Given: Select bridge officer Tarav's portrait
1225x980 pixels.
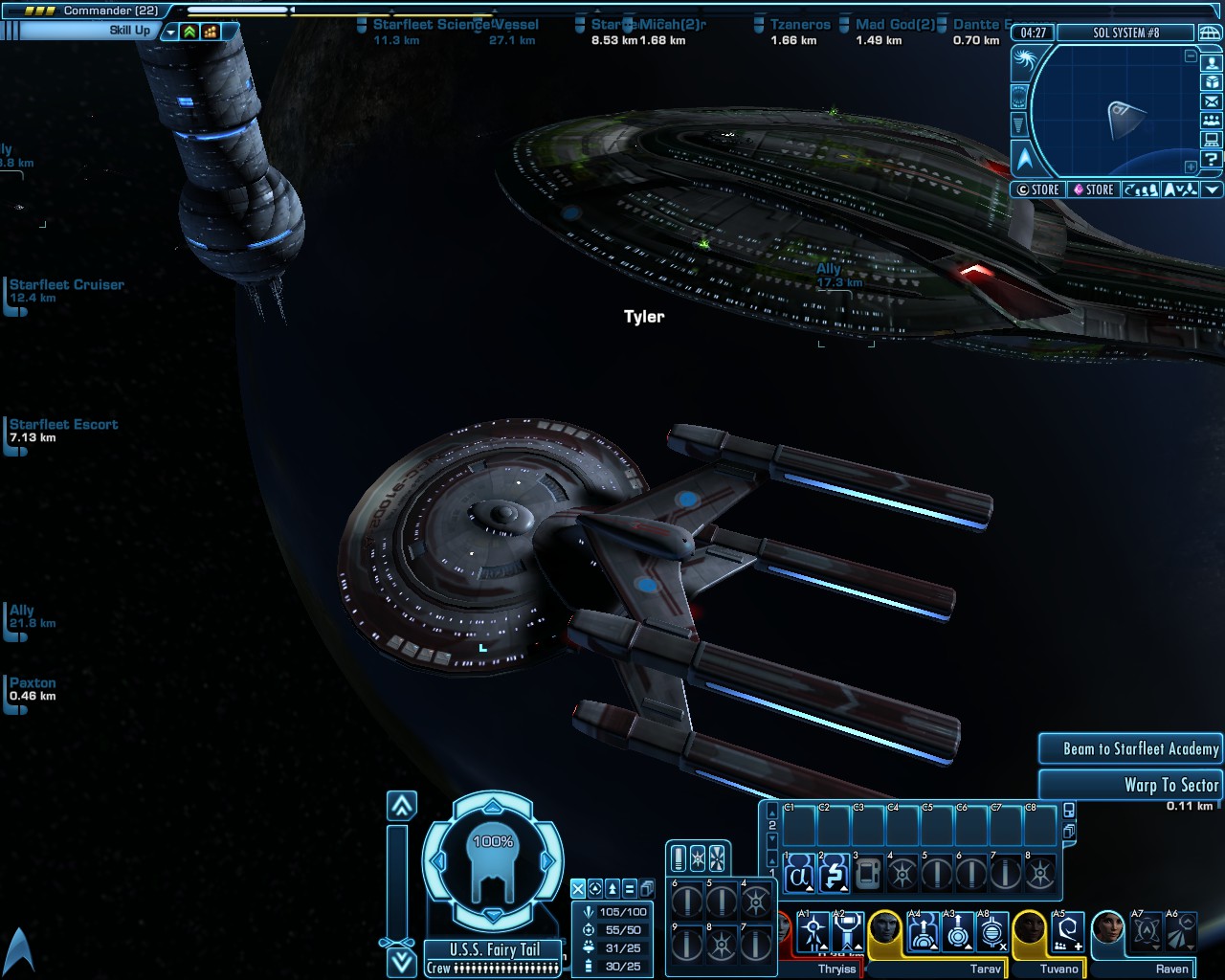Looking at the screenshot, I should tap(884, 929).
